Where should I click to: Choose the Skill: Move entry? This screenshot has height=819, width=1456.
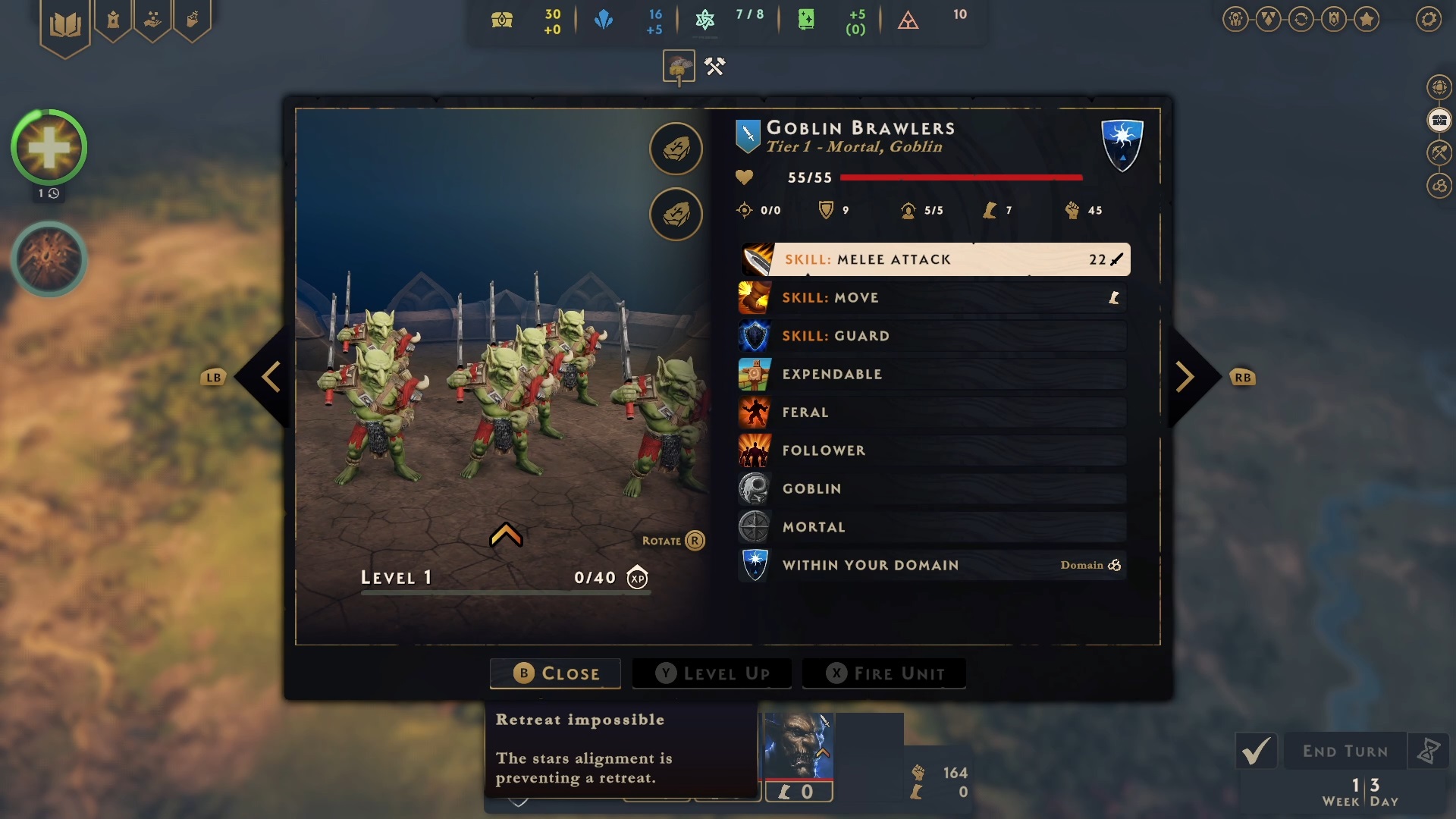tap(932, 298)
